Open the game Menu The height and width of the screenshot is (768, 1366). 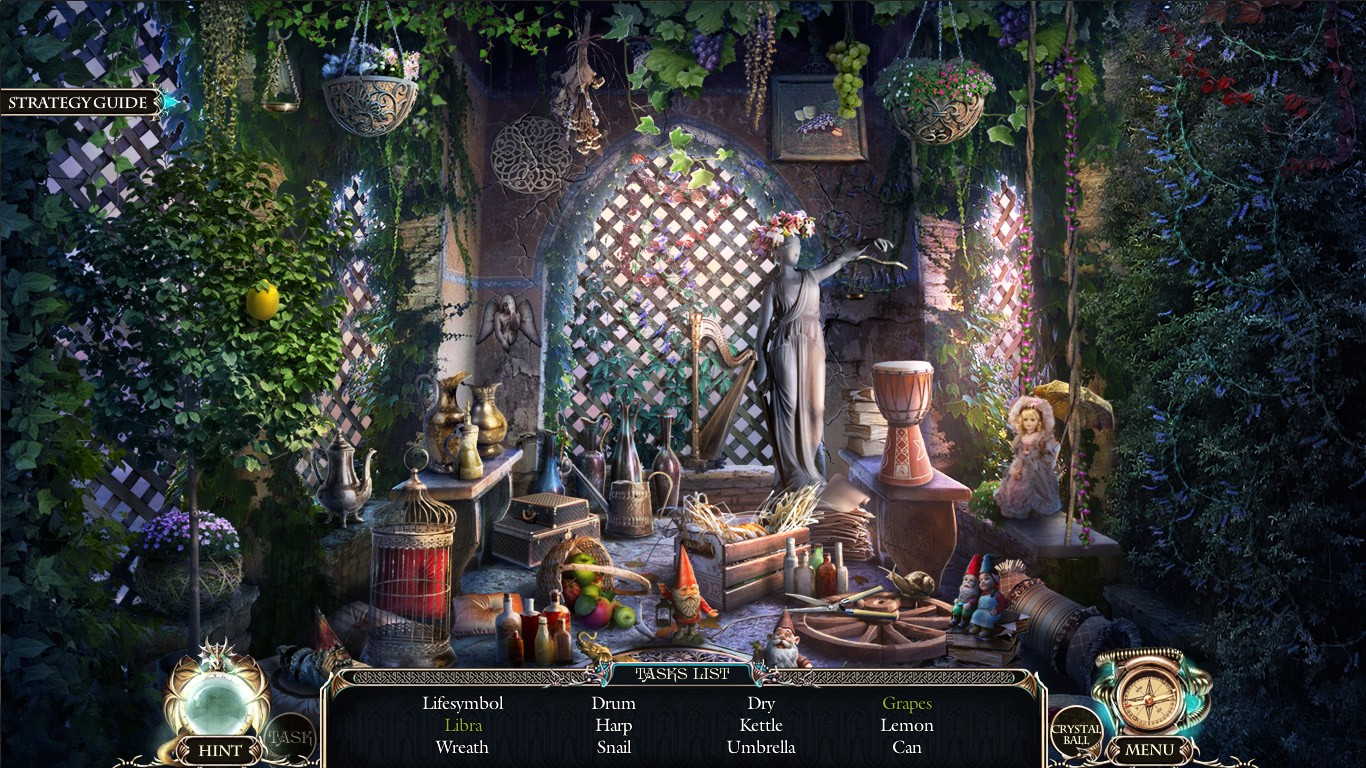pyautogui.click(x=1149, y=750)
